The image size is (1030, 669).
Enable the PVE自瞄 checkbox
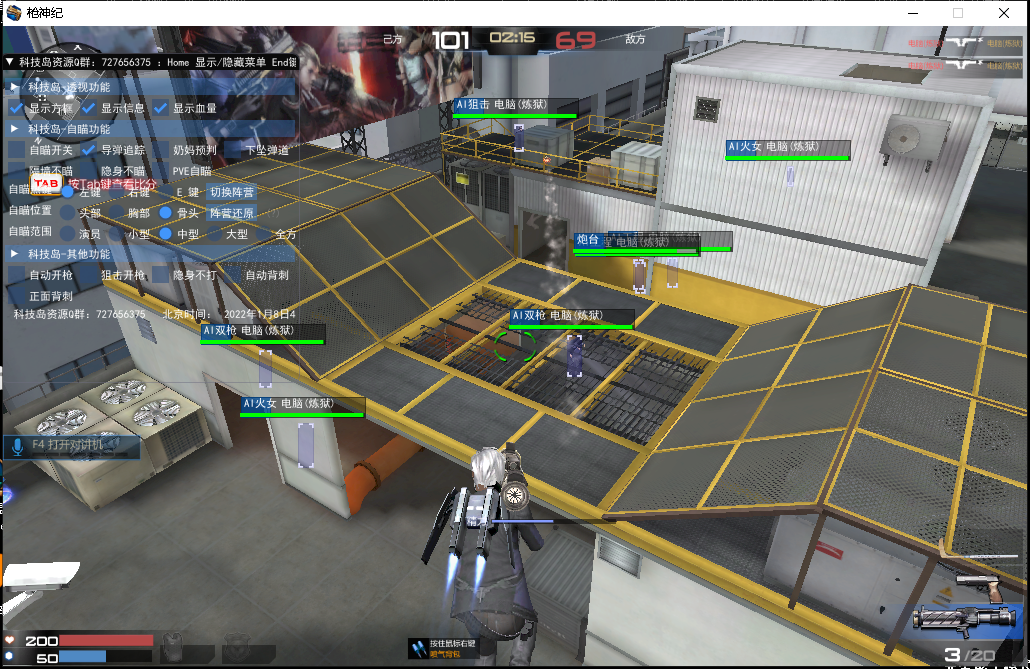(161, 171)
